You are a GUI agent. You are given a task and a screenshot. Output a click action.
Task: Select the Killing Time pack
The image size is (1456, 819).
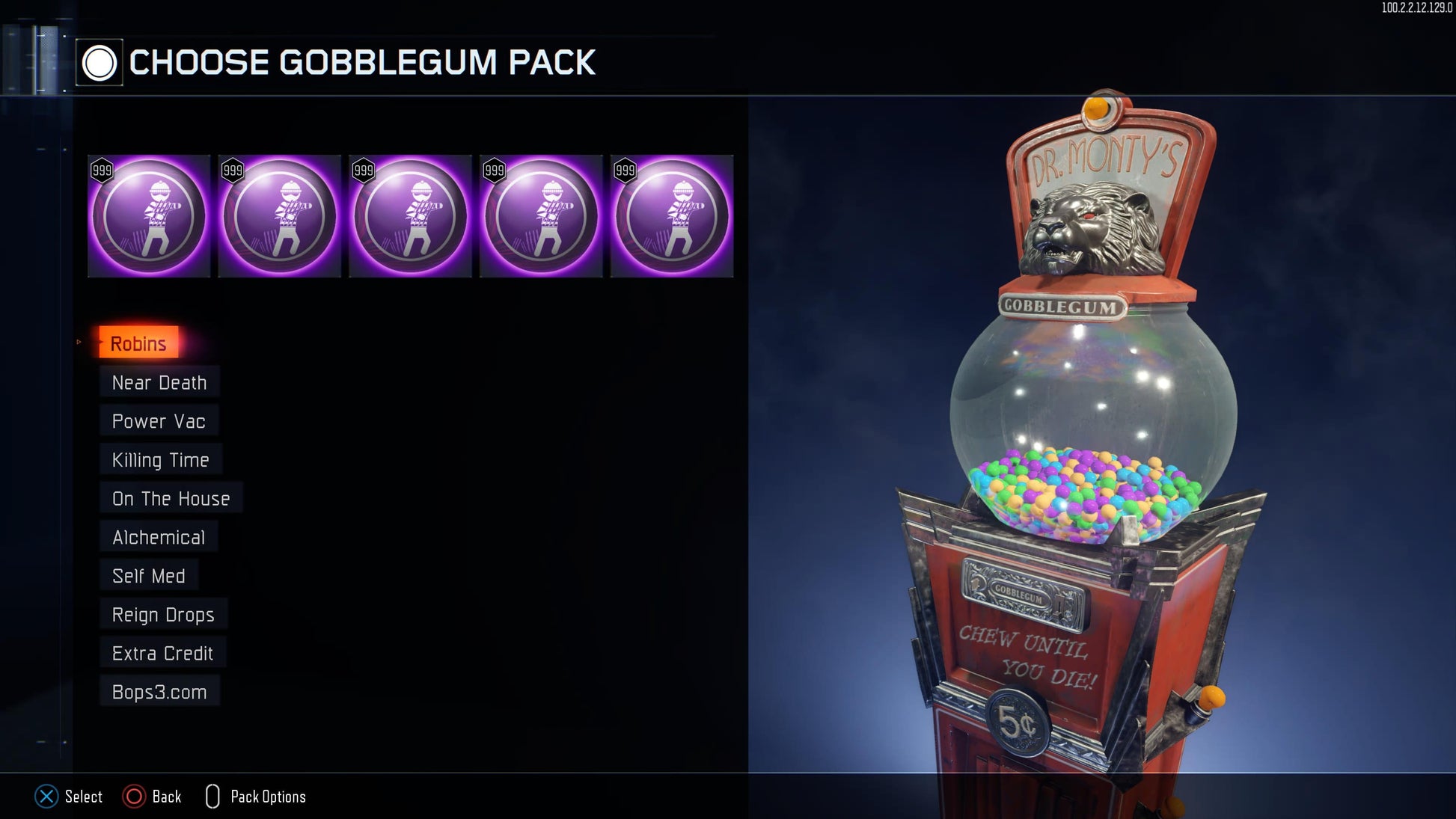pyautogui.click(x=160, y=460)
